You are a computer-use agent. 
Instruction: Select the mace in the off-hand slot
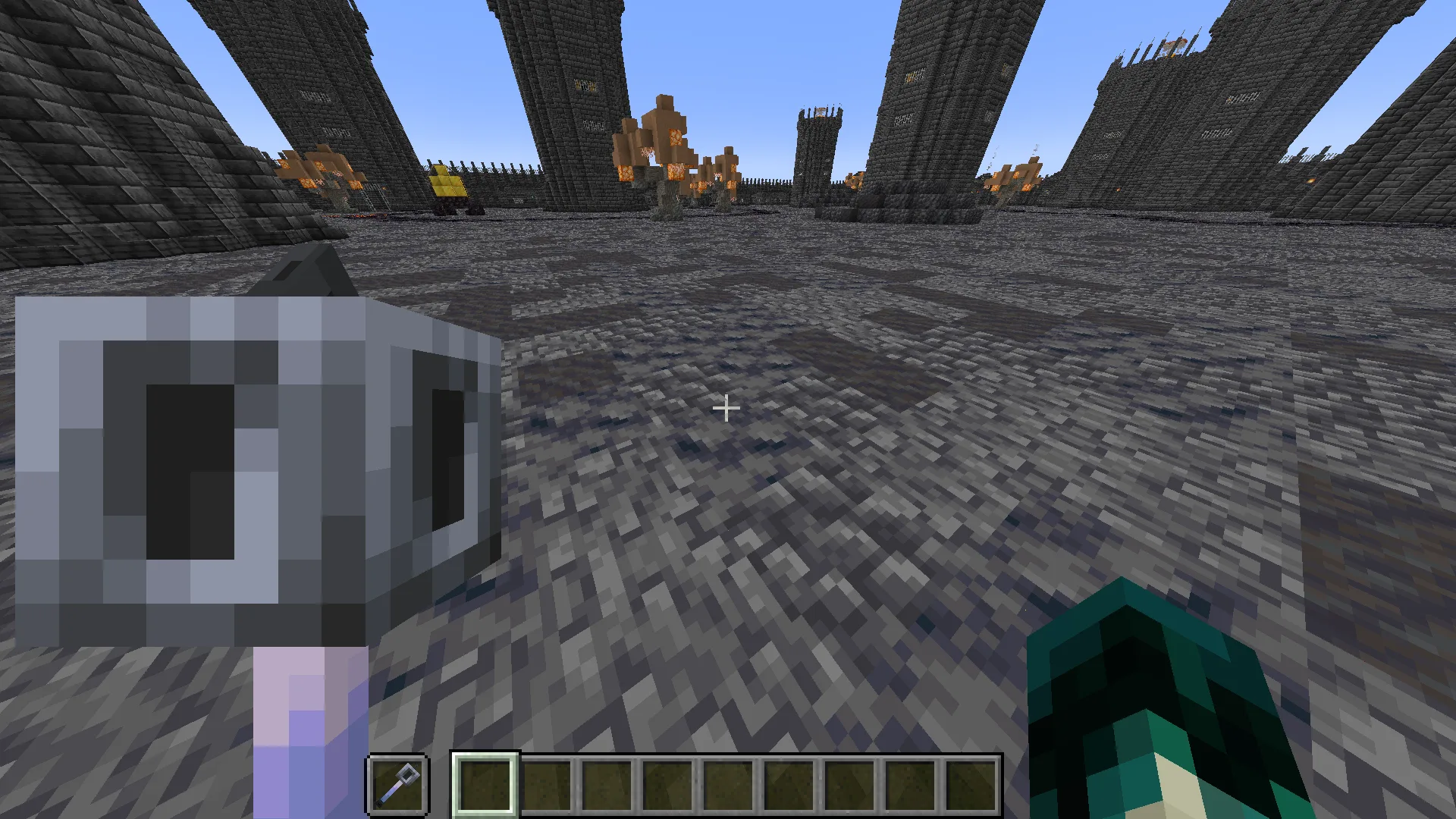398,784
